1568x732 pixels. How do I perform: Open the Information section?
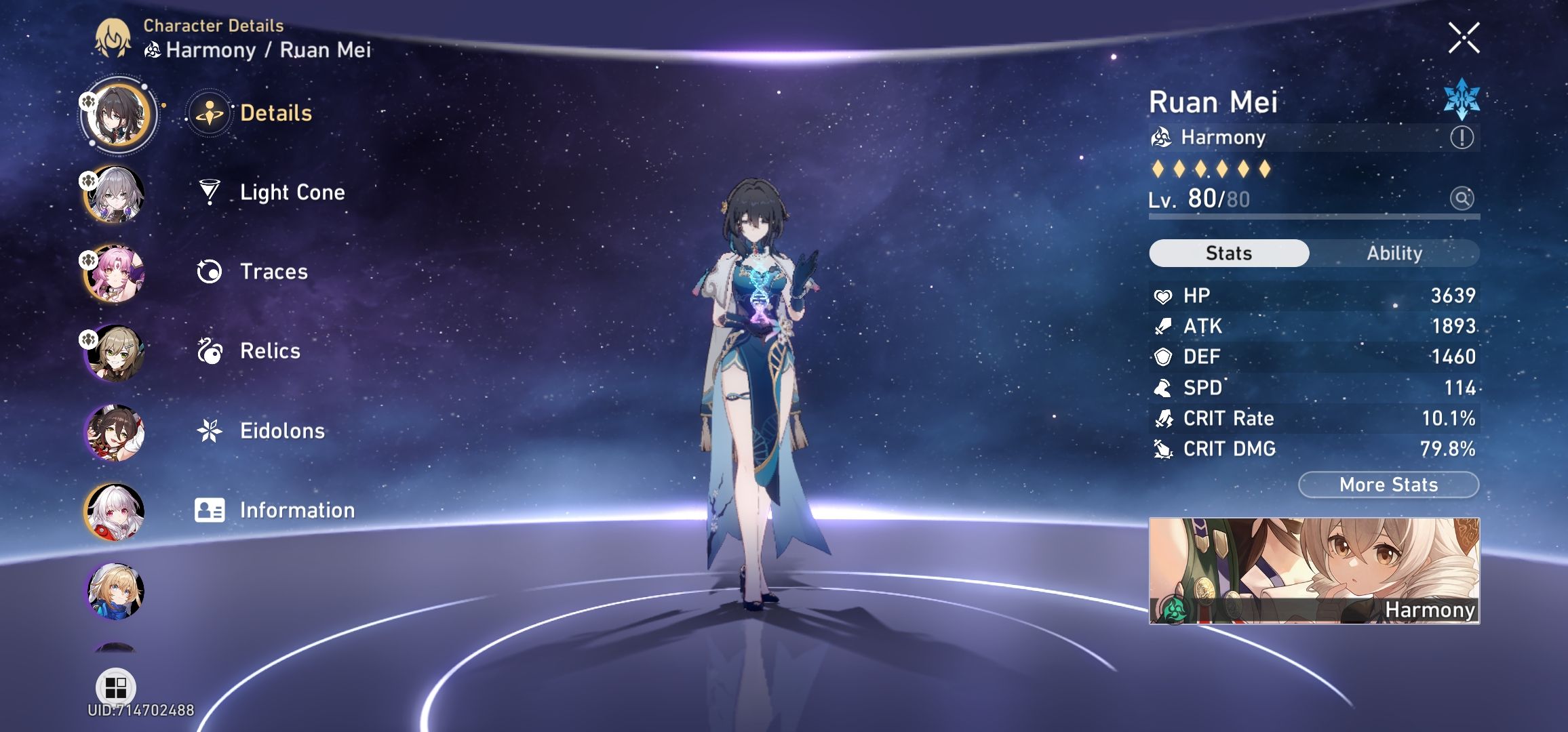coord(296,510)
